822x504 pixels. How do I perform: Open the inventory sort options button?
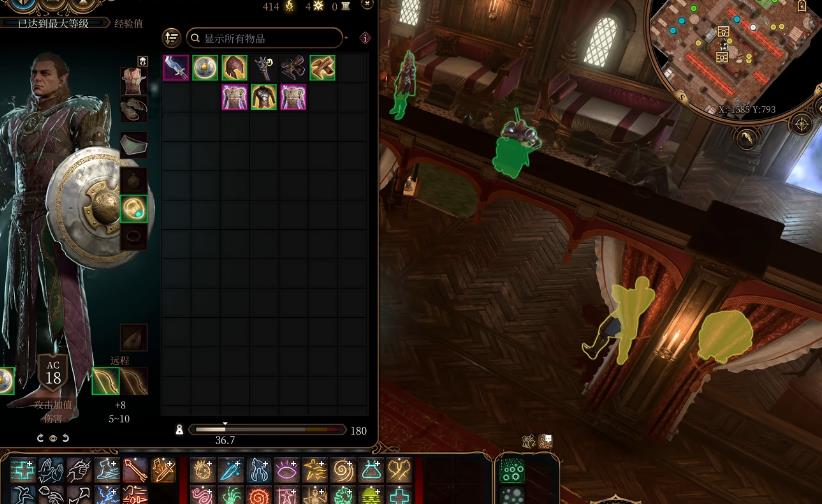tap(171, 38)
